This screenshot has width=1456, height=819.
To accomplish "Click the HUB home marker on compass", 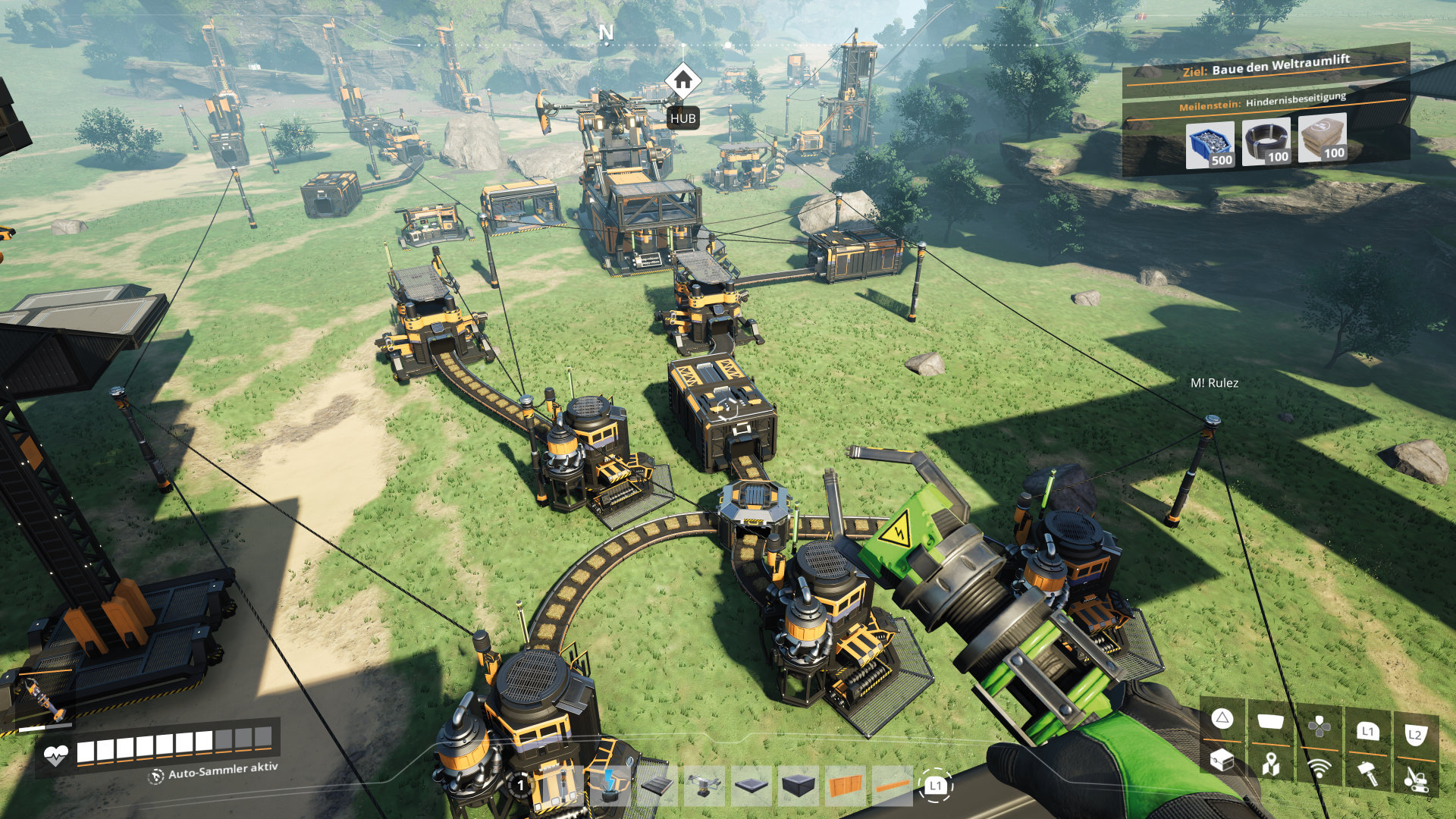I will tap(682, 80).
